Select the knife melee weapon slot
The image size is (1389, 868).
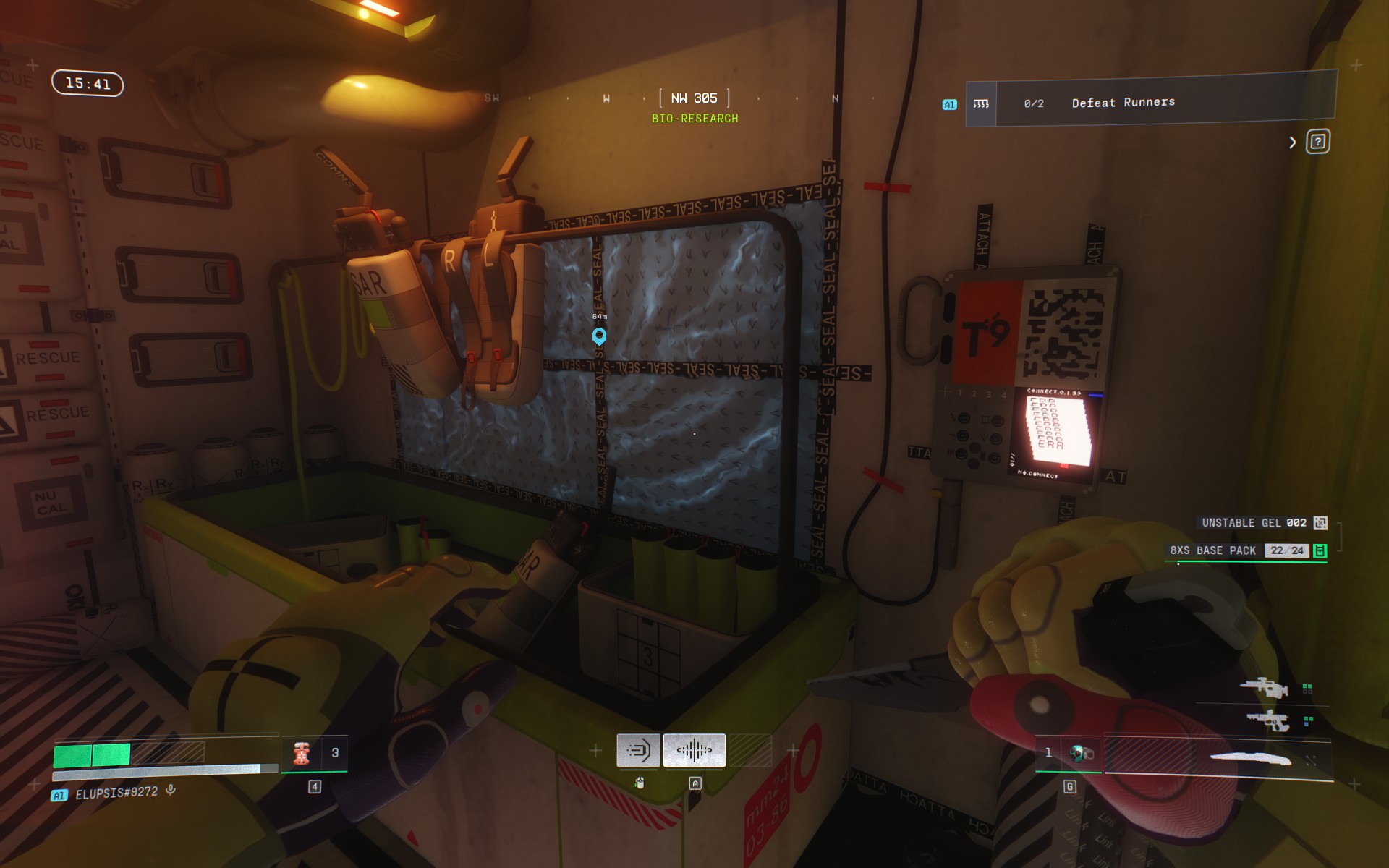pyautogui.click(x=1250, y=758)
